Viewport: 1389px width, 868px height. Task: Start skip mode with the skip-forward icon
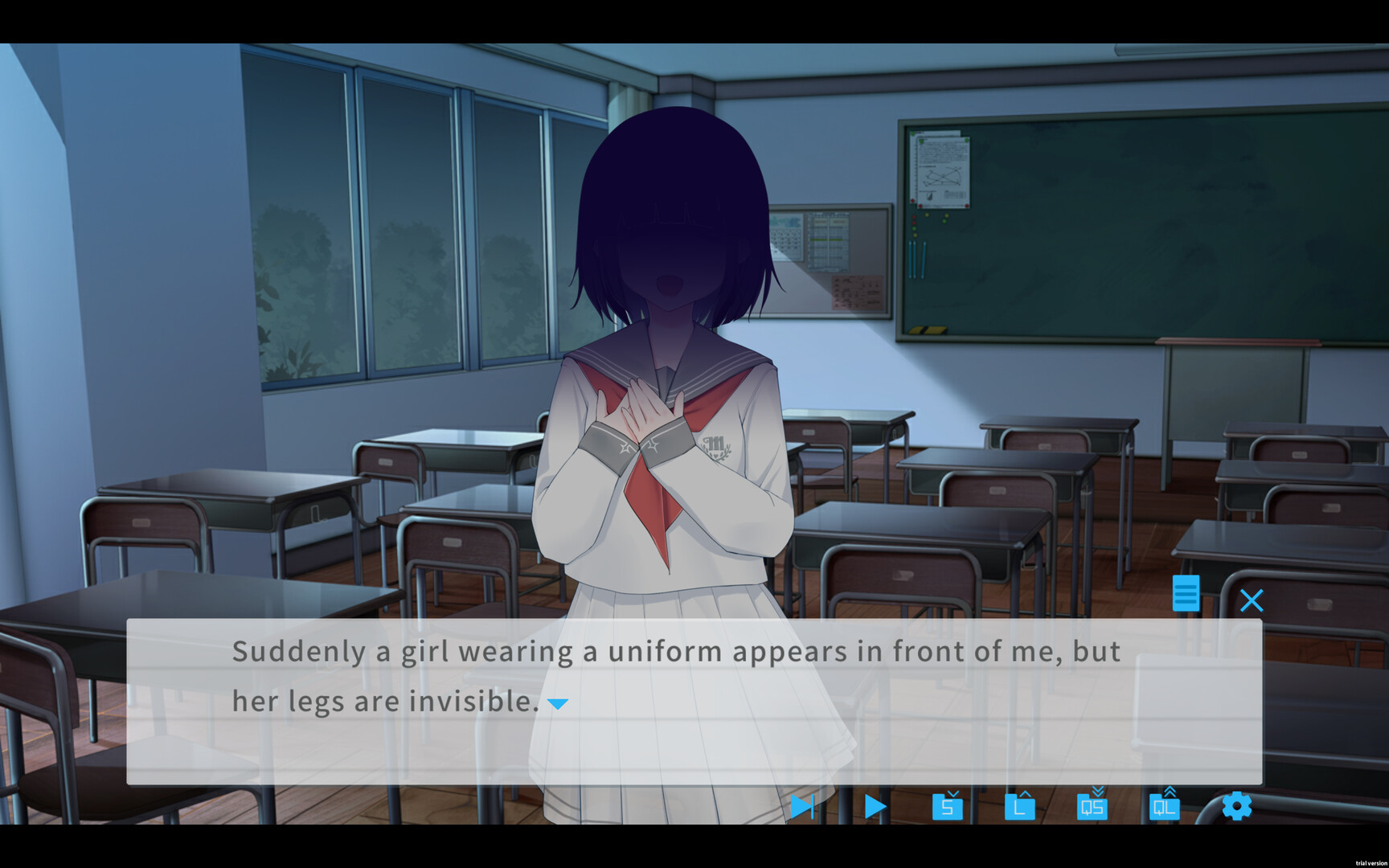click(802, 807)
